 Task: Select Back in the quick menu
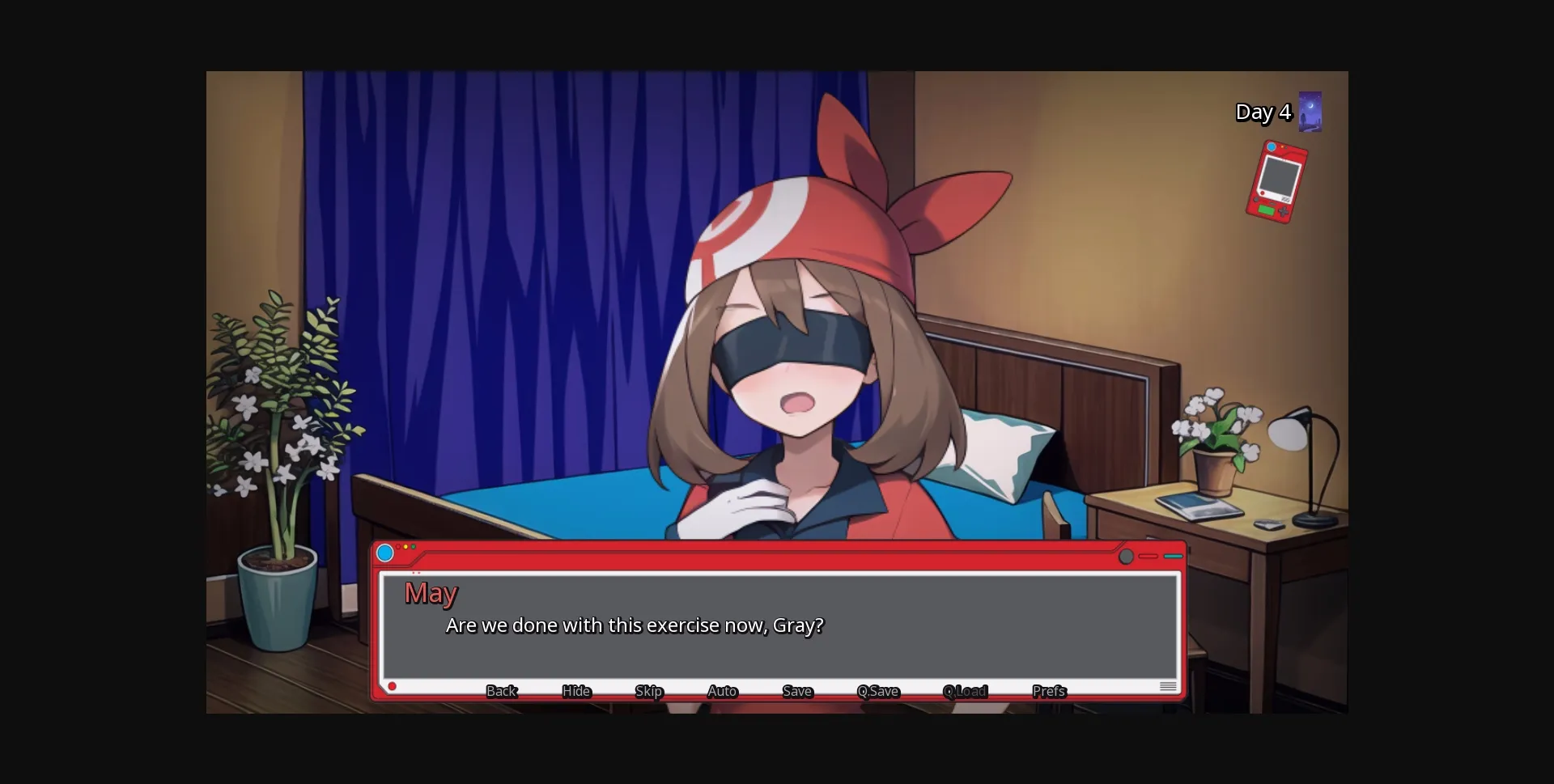(x=501, y=692)
